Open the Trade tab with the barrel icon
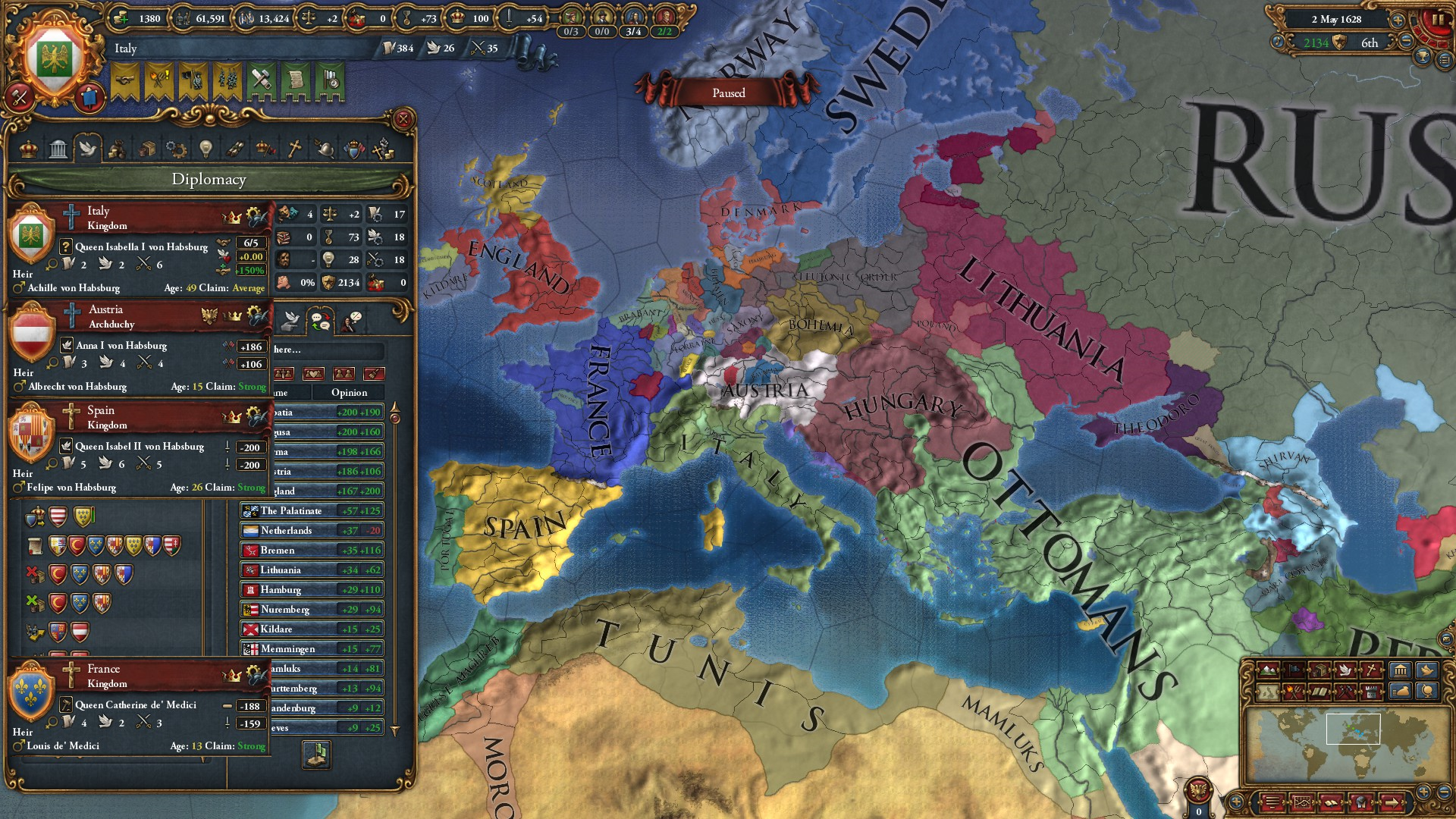This screenshot has width=1456, height=819. 148,149
